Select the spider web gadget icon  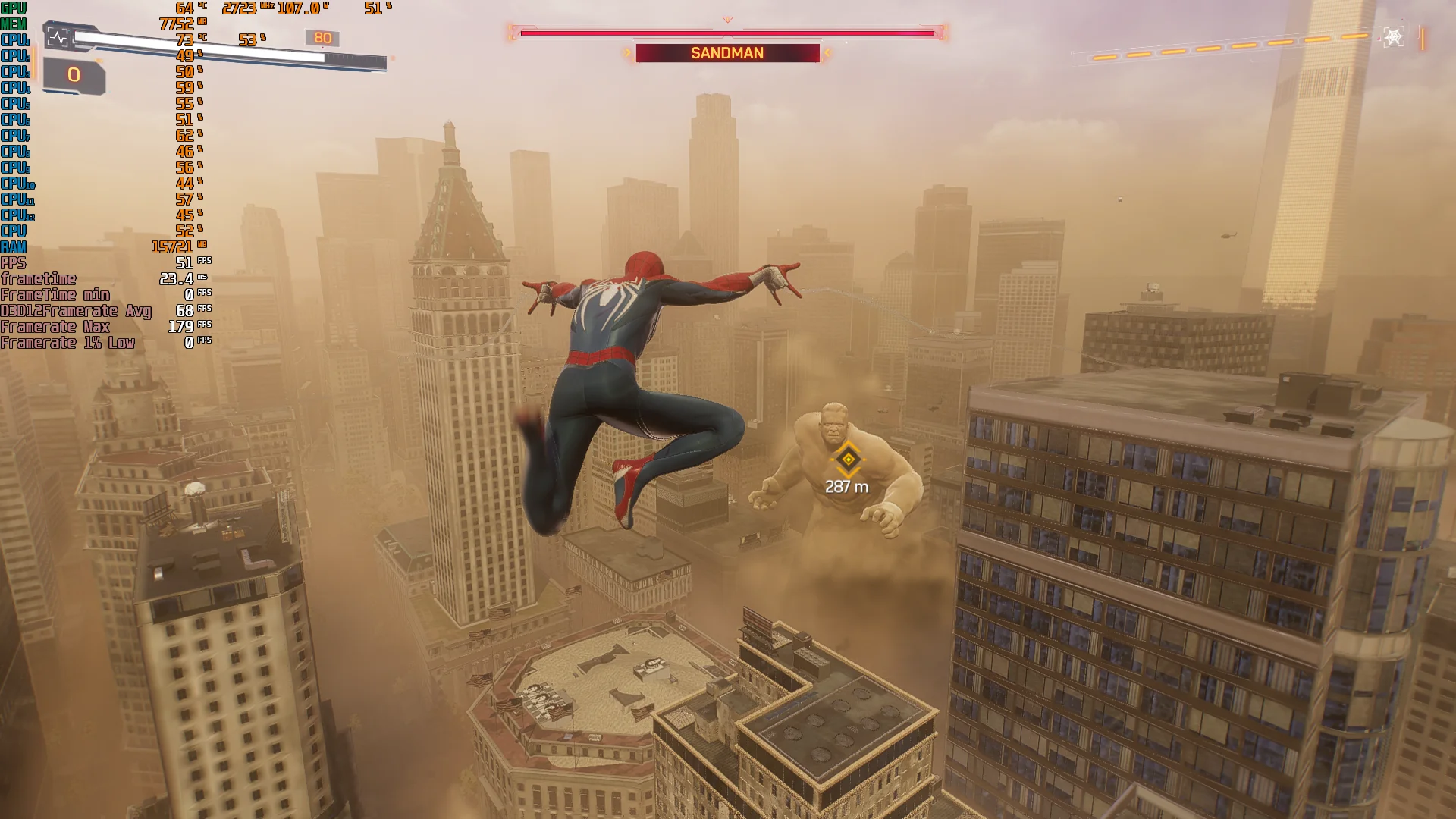coord(1394,37)
